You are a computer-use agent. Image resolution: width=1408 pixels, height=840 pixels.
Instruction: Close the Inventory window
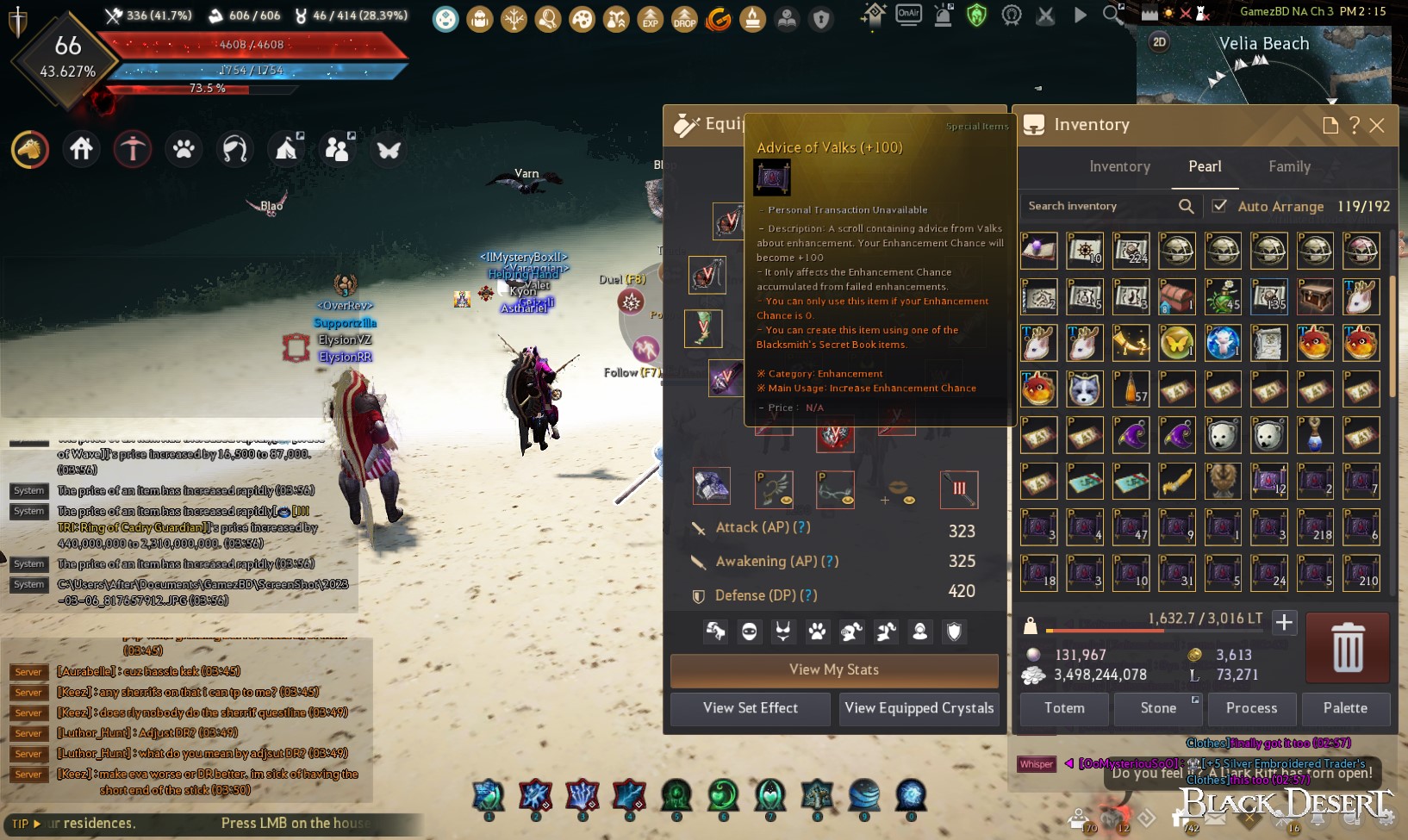pyautogui.click(x=1377, y=126)
